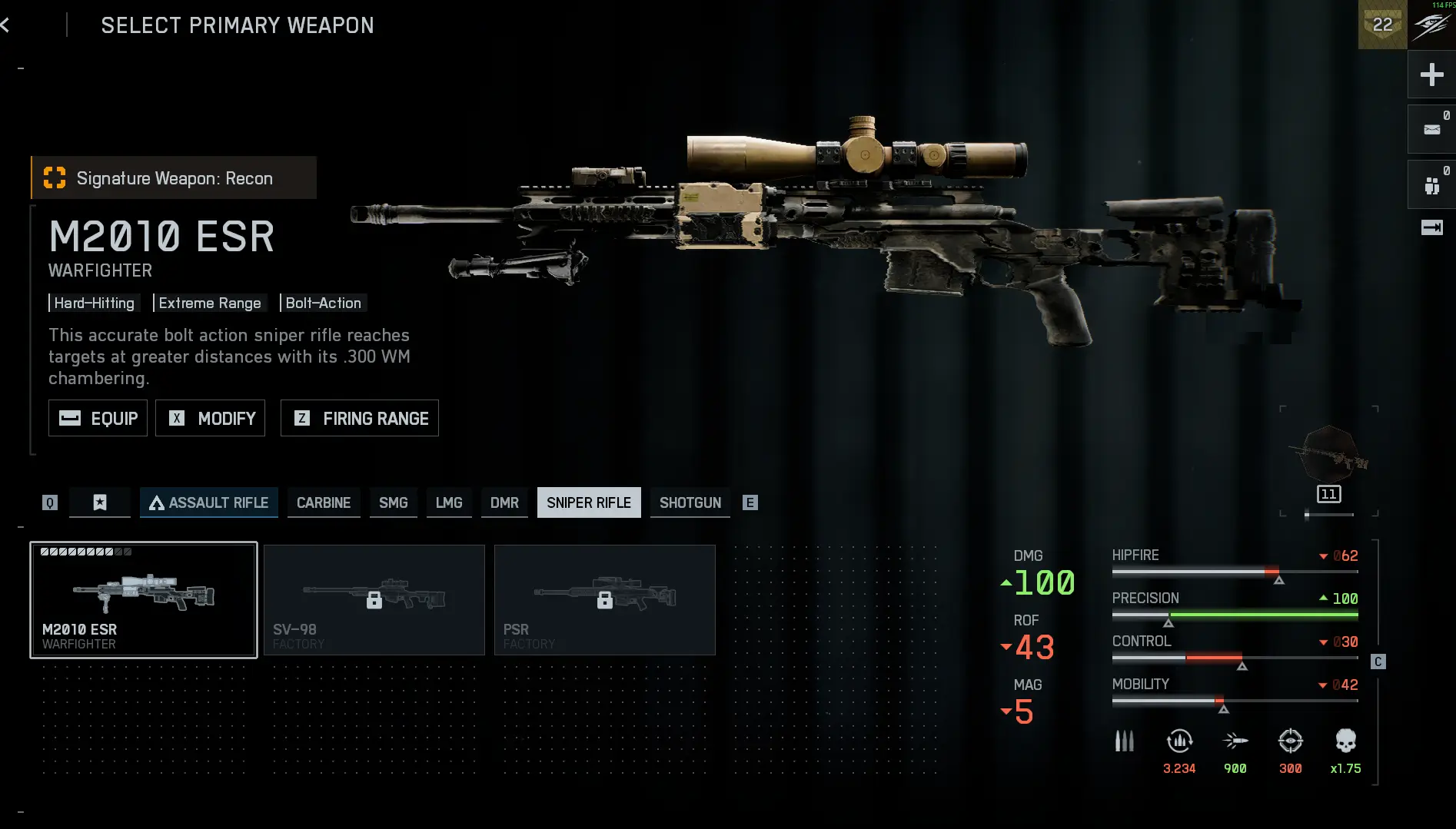Select the DMR category tab

[504, 503]
